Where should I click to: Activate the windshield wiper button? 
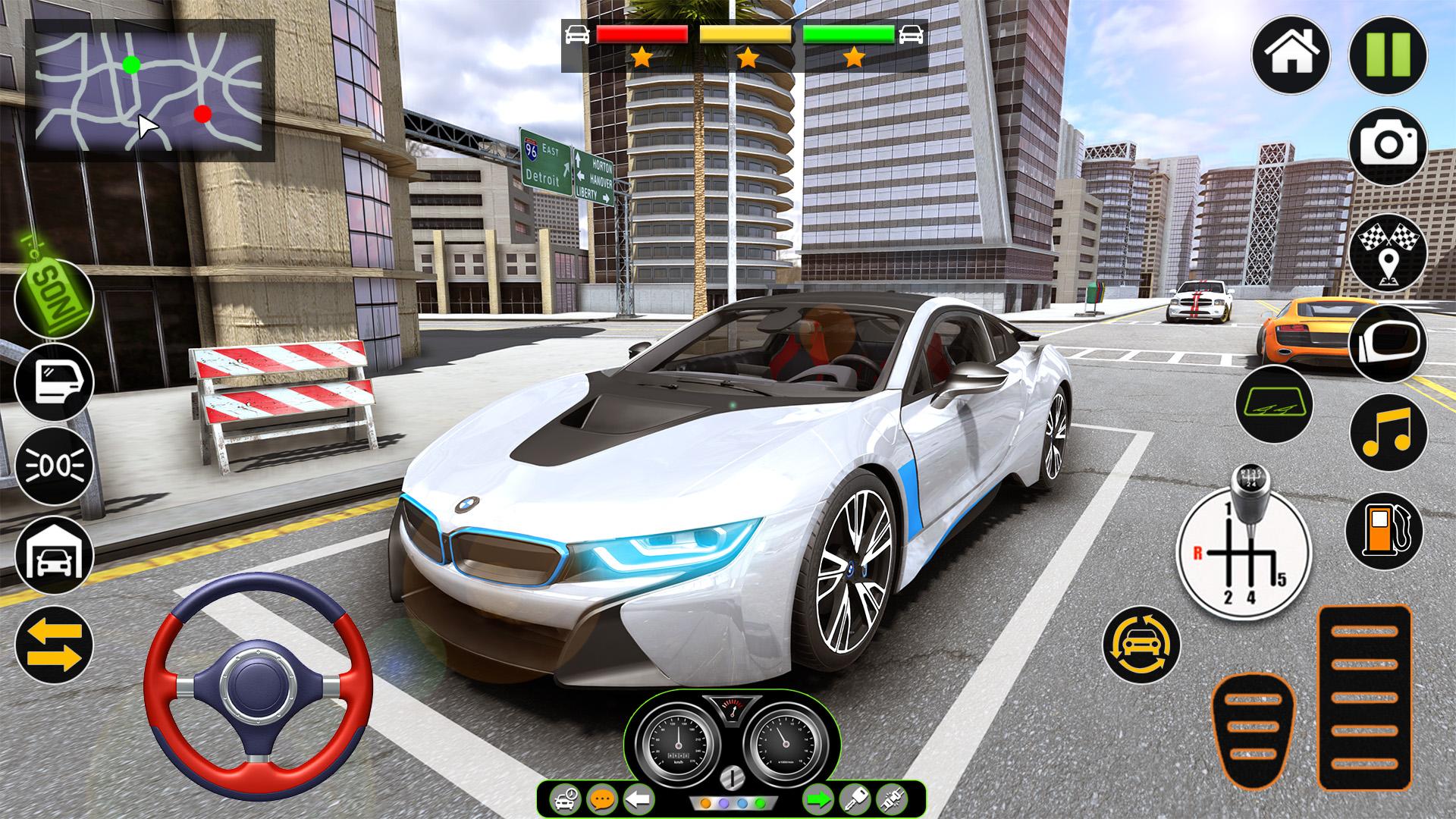1273,403
